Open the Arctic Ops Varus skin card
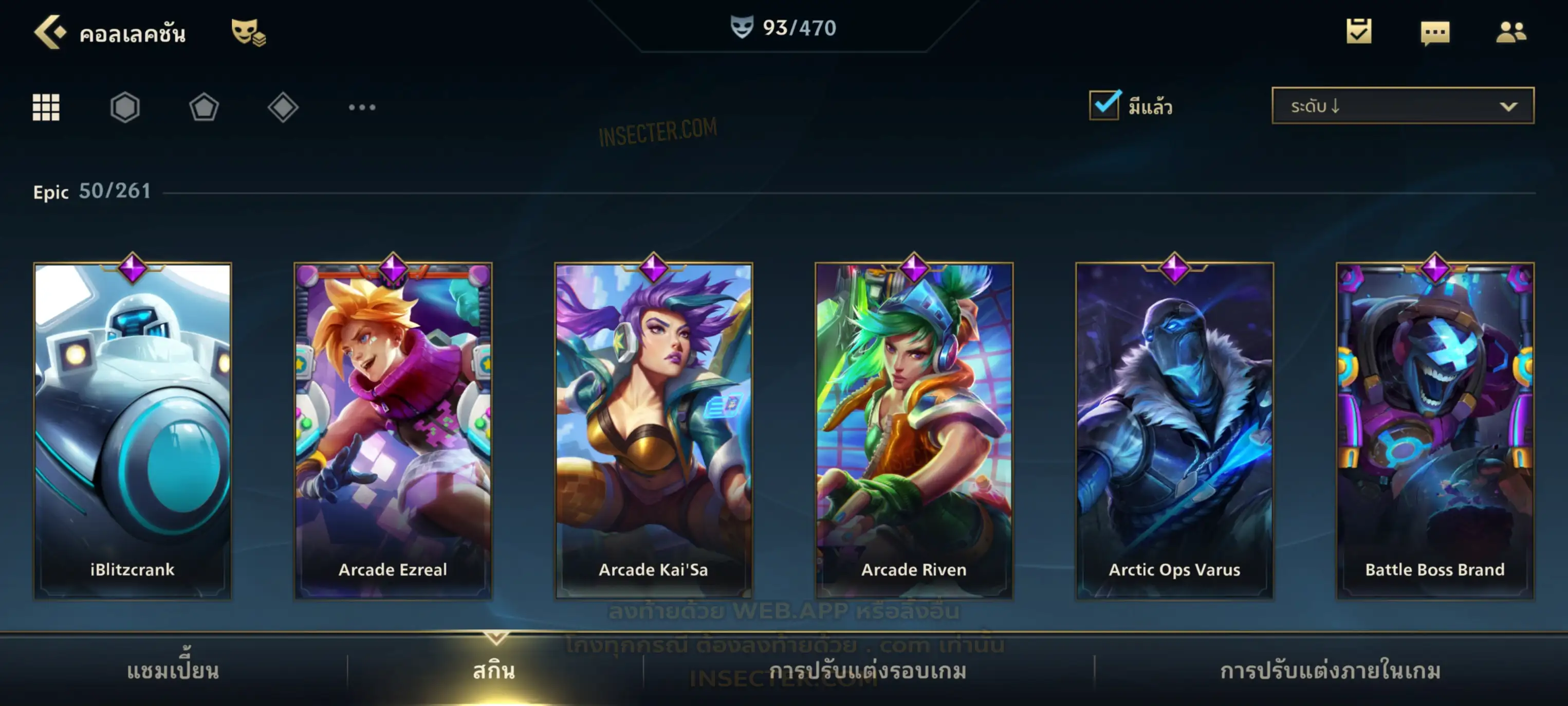The image size is (1568, 706). pos(1175,430)
